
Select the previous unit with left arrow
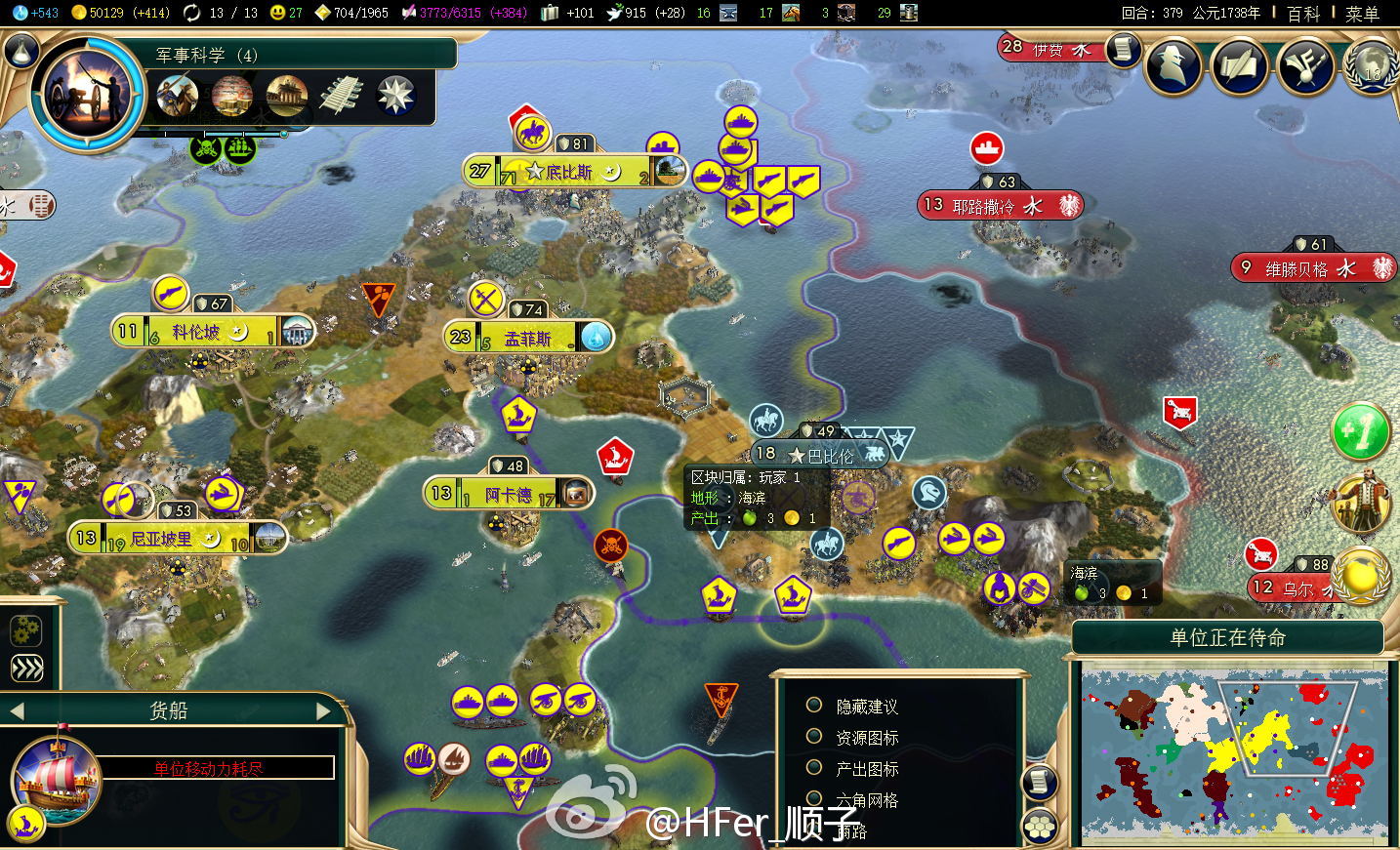tap(16, 711)
